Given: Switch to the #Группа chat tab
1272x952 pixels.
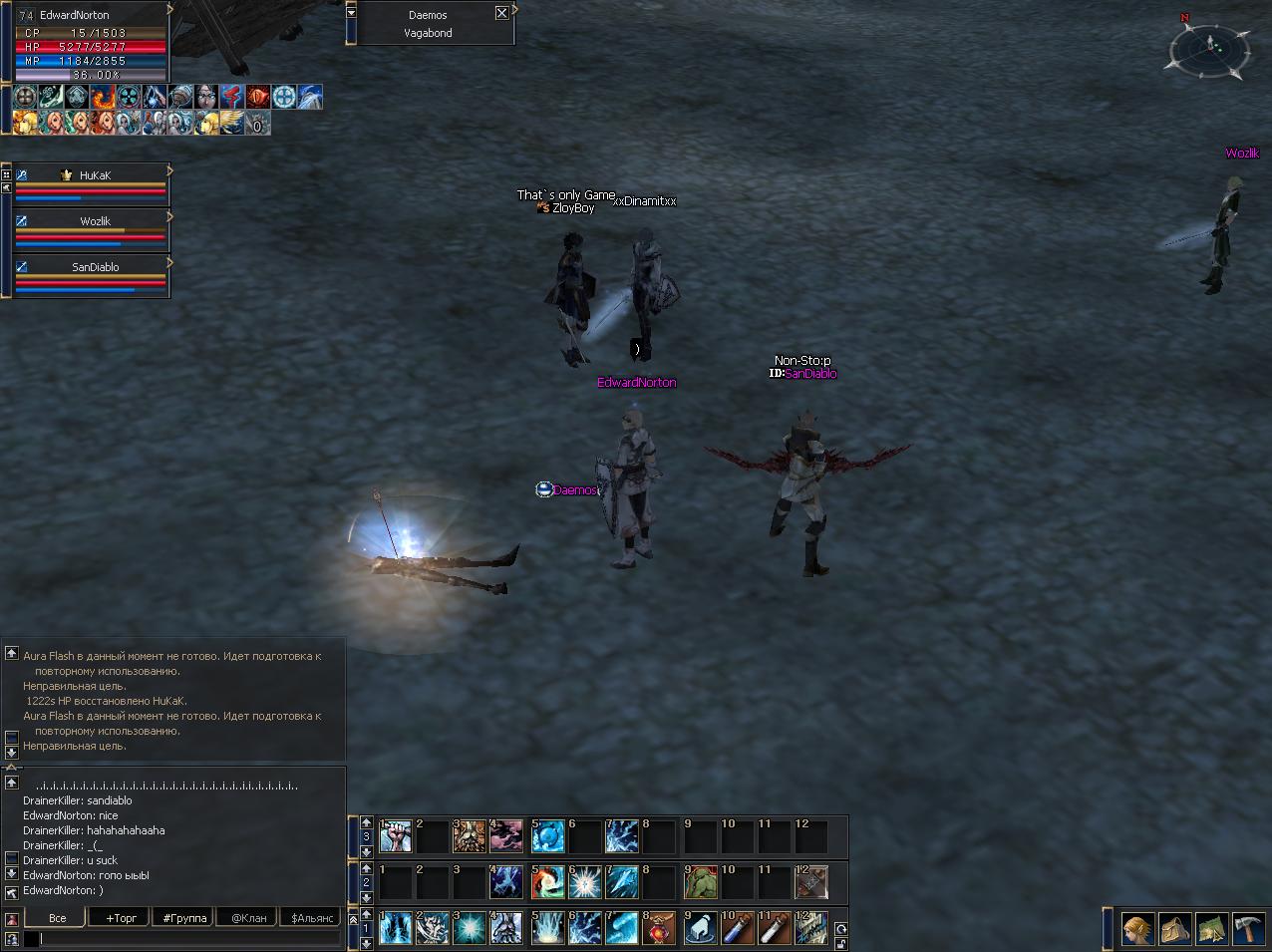Looking at the screenshot, I should click(x=184, y=918).
